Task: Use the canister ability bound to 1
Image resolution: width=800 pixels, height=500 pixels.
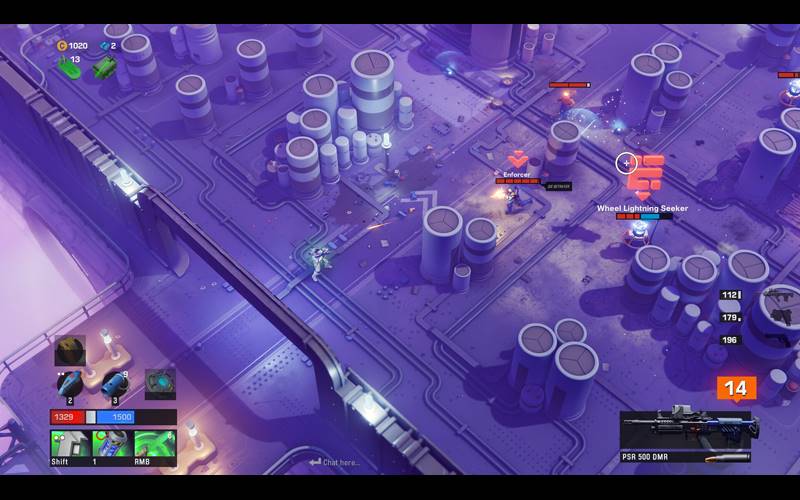Action: click(x=112, y=444)
